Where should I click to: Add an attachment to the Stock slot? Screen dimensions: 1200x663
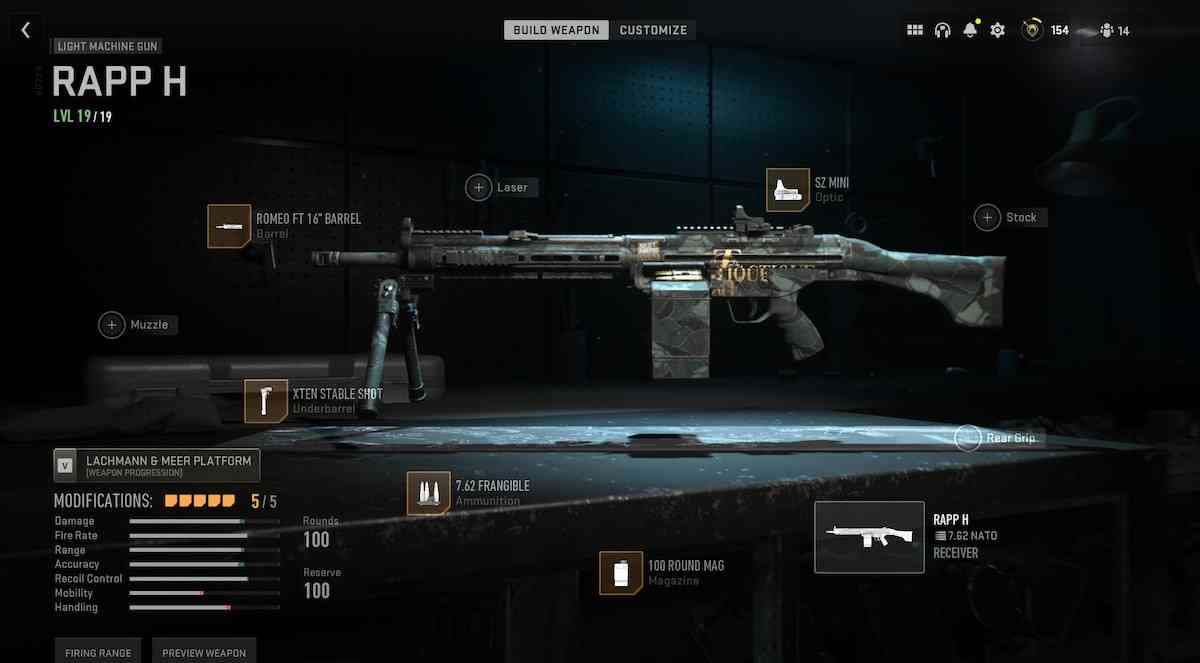pos(988,217)
